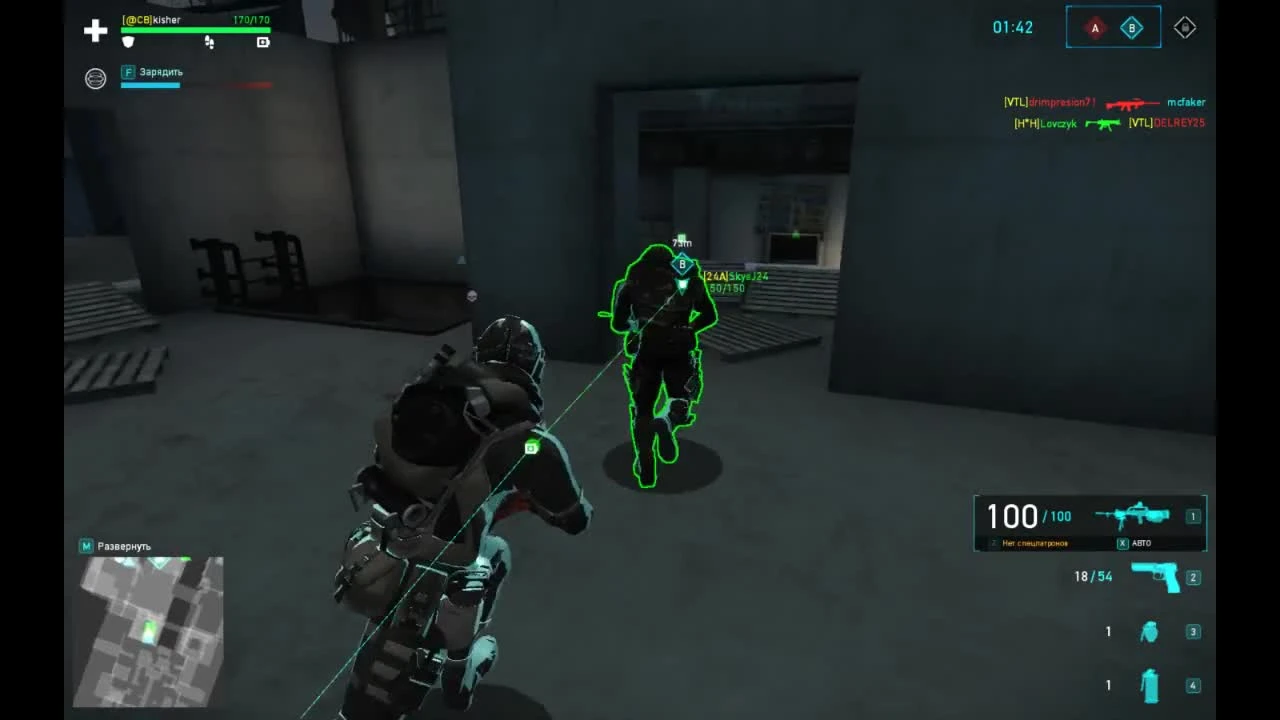Select the smoke grenade in slot 4
The image size is (1280, 720).
(1149, 686)
